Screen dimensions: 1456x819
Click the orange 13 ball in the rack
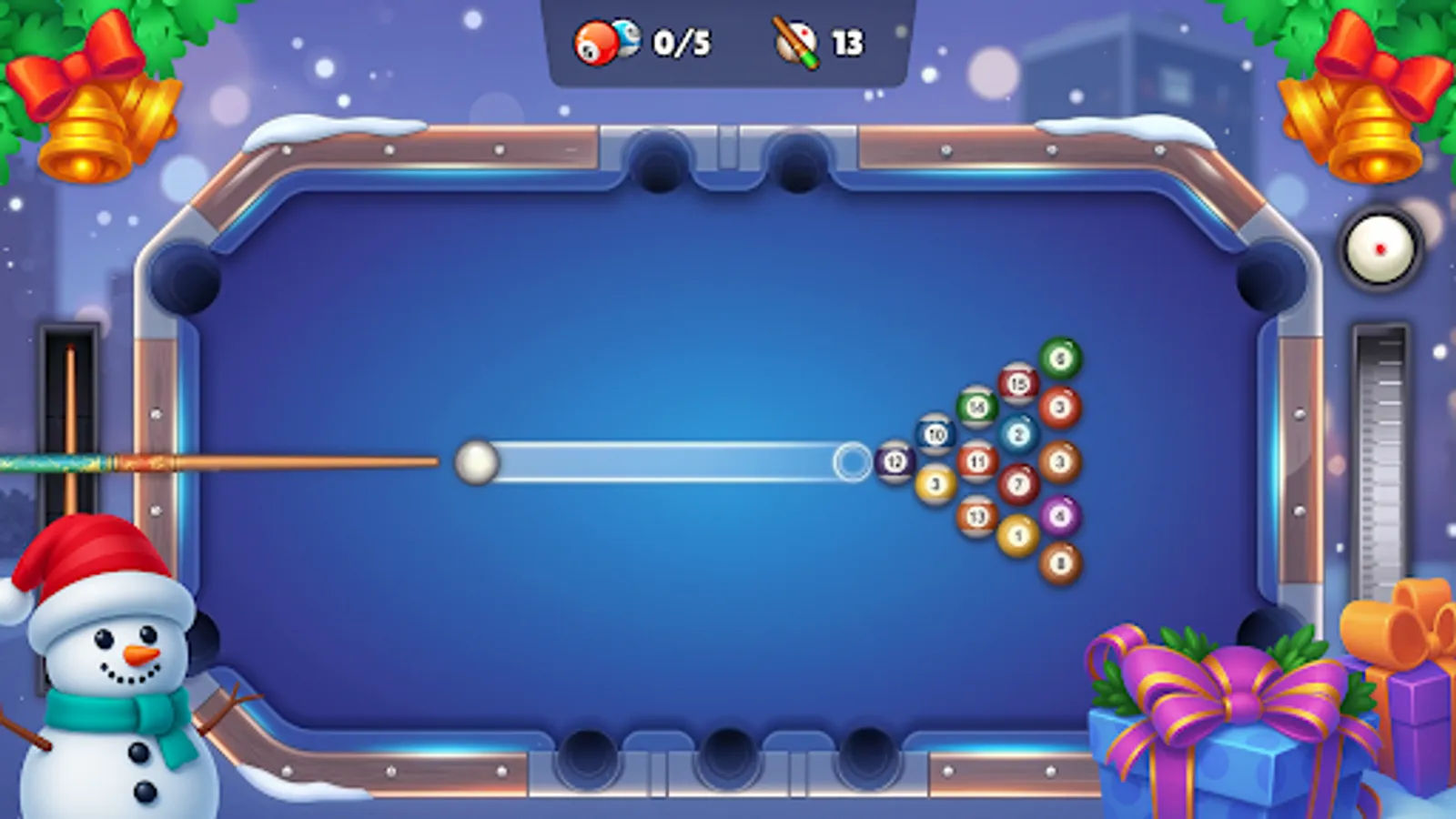tap(978, 515)
